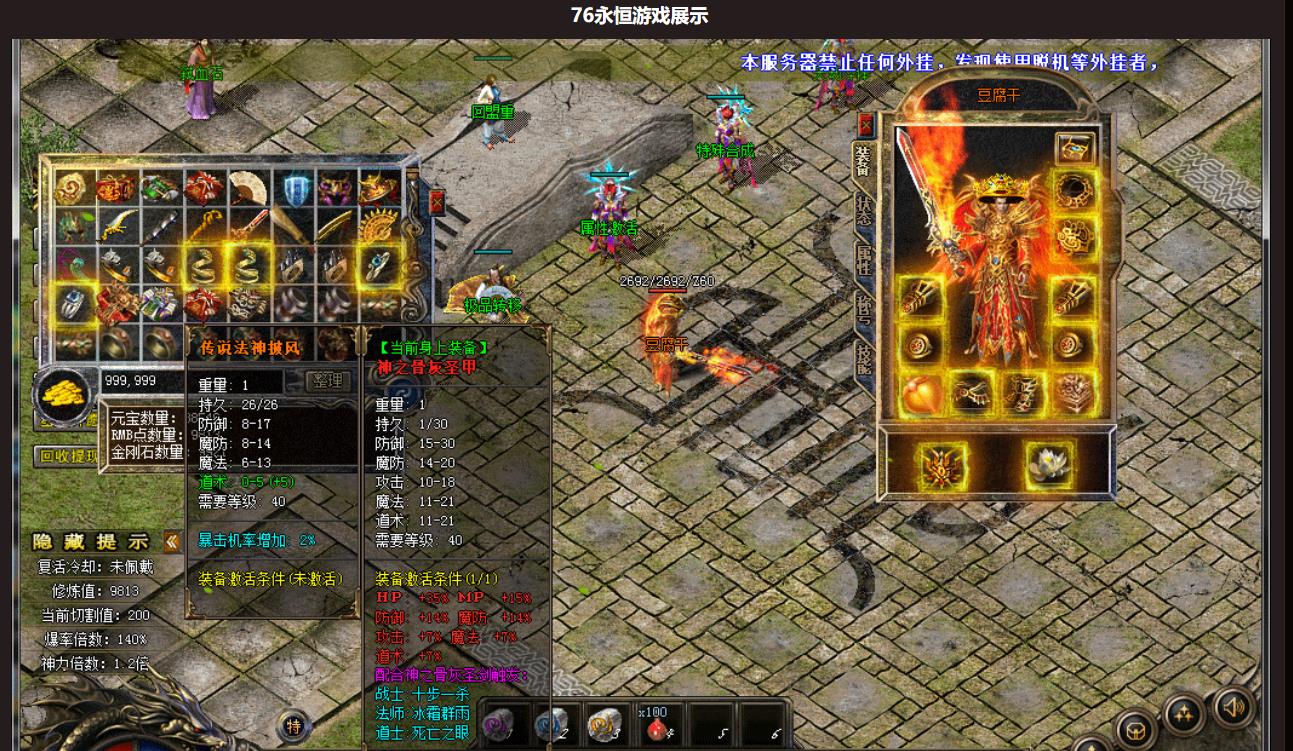Open the sound/speaker icon at bottom right
Screen dimensions: 1293x751
1234,709
